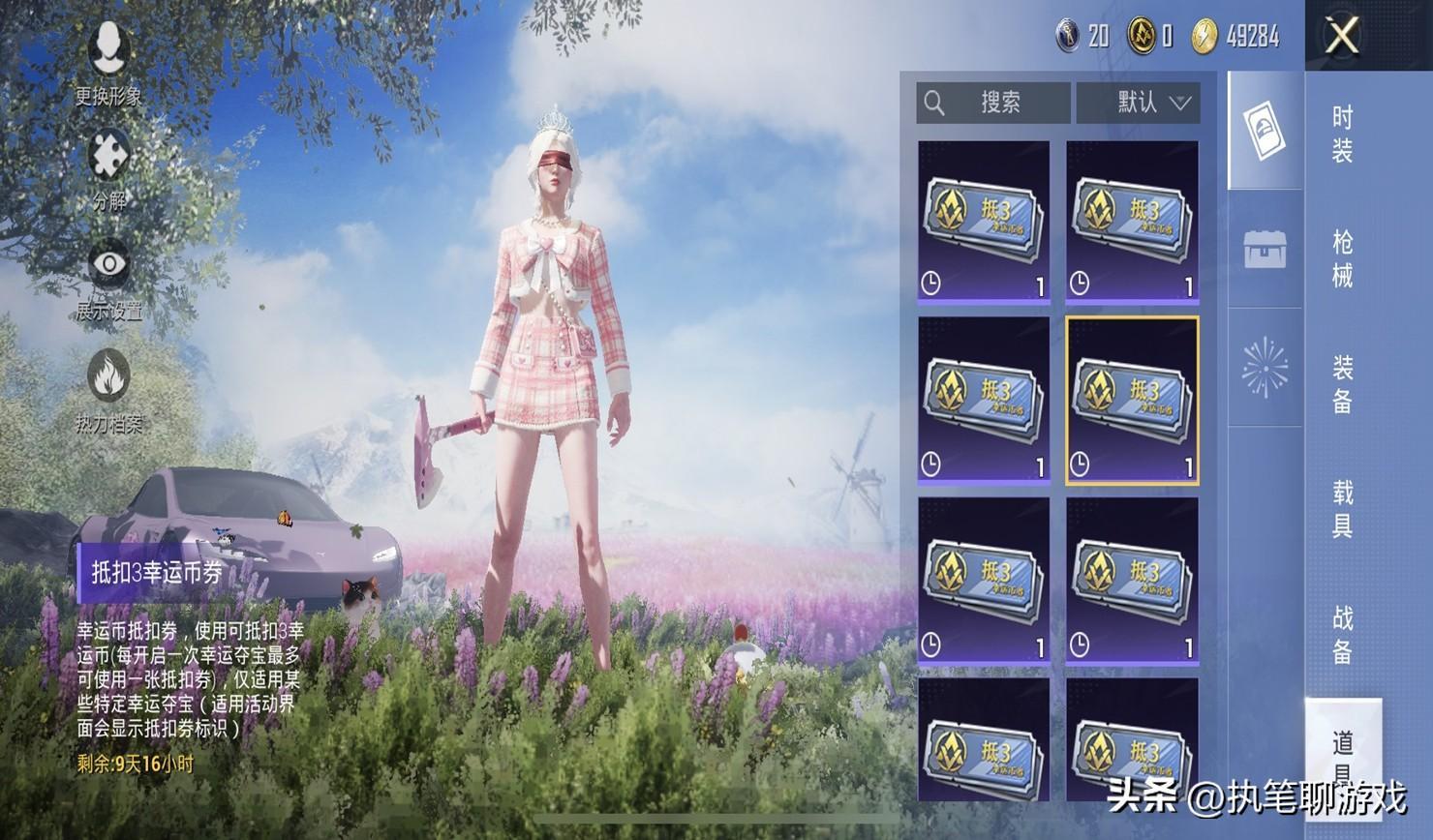Viewport: 1433px width, 840px height.
Task: Open the 默认 sort dropdown
Action: tap(1139, 103)
